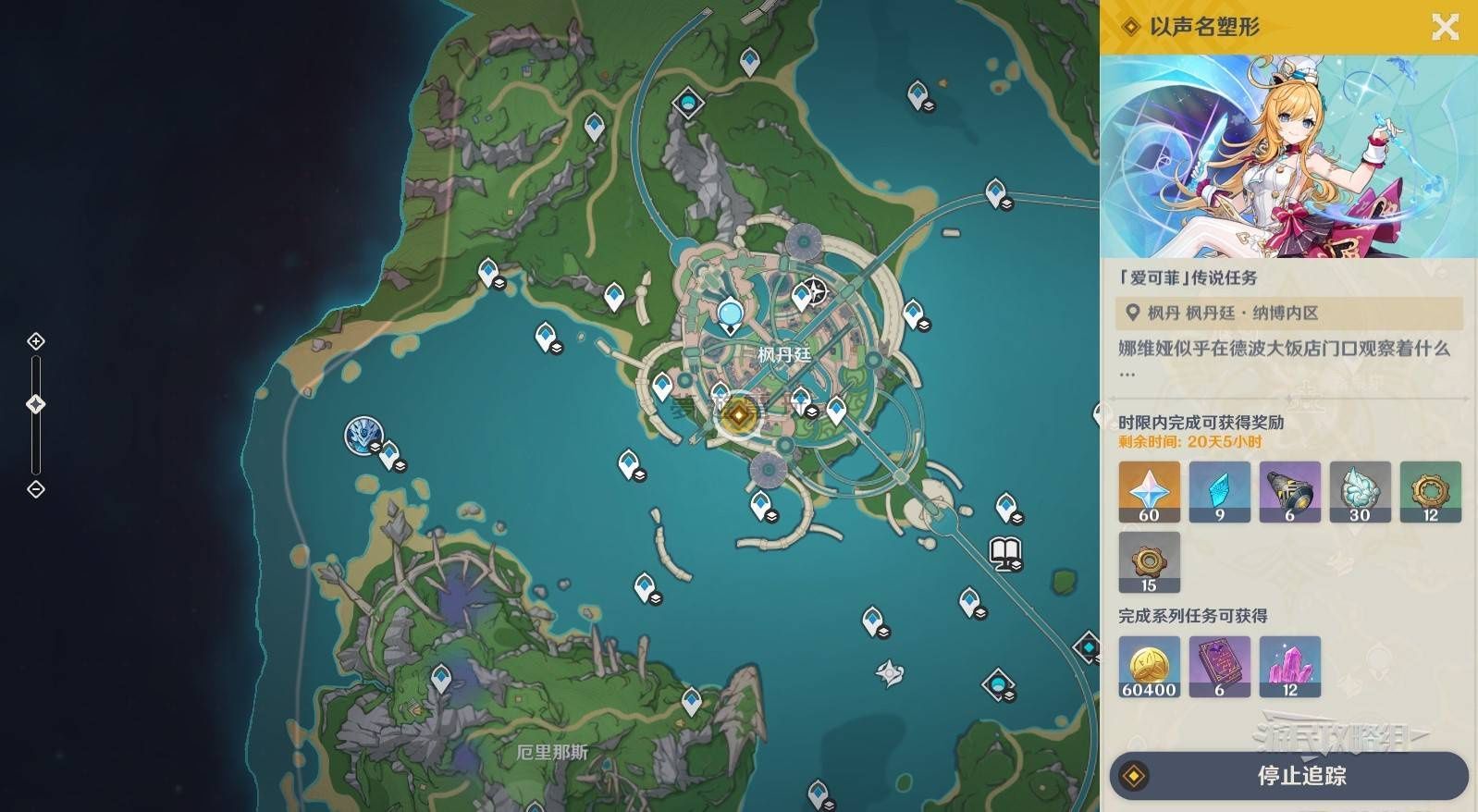
Task: View the purple crystal reward showing 12
Action: pyautogui.click(x=1289, y=666)
